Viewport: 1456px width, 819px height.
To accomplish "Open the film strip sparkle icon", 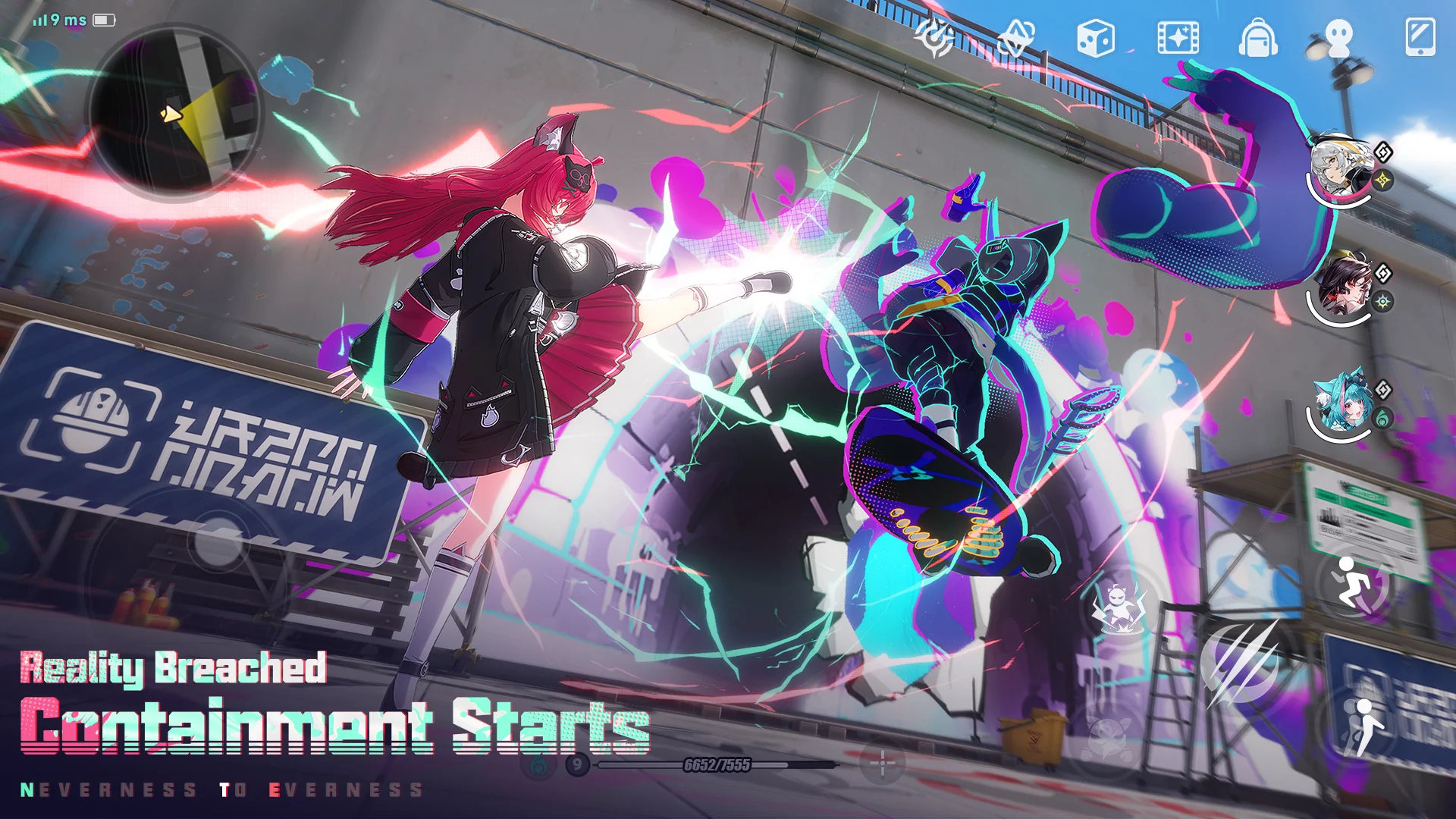I will (x=1178, y=37).
